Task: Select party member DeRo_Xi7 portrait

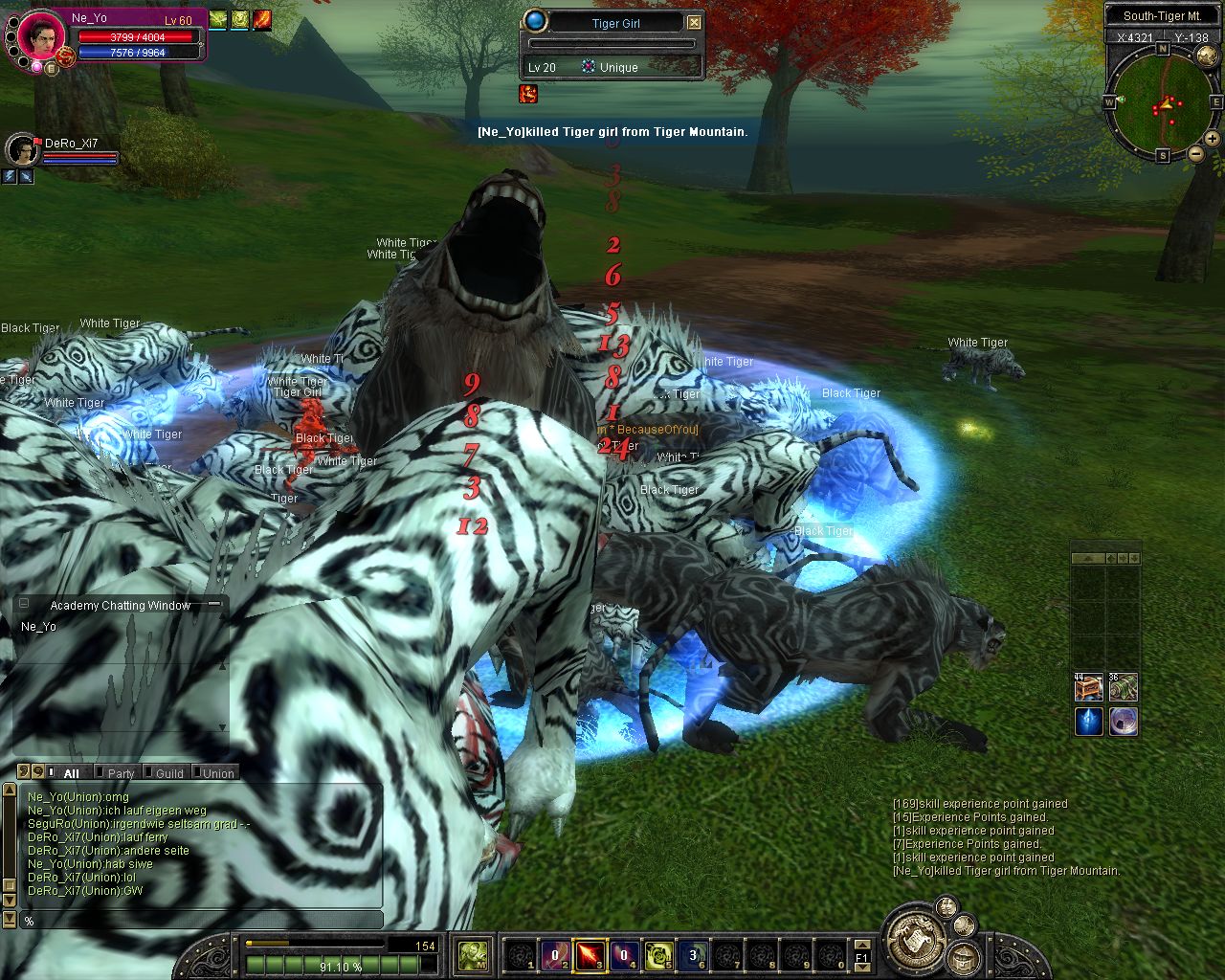Action: [x=22, y=150]
